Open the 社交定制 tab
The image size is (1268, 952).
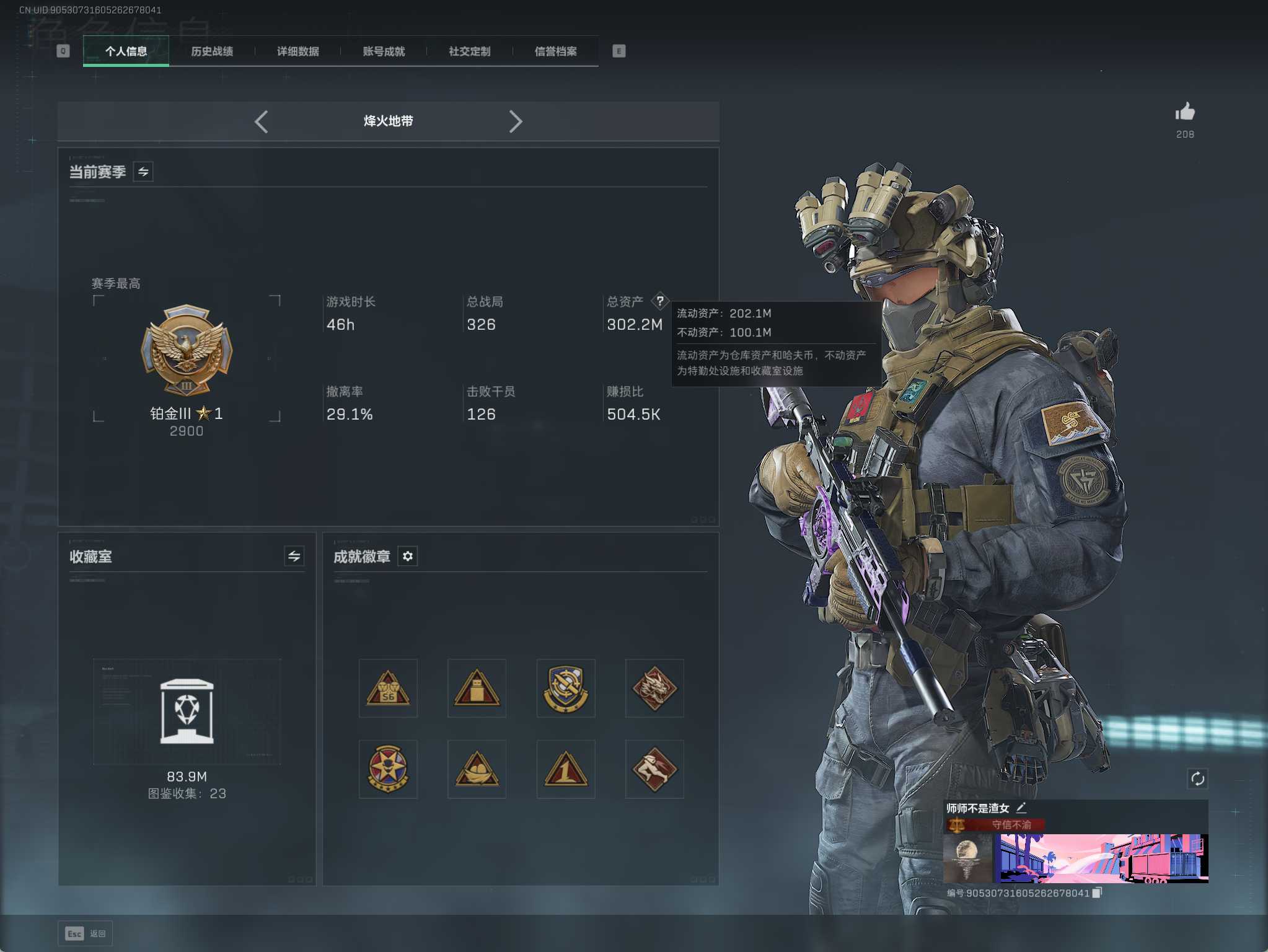(x=470, y=51)
